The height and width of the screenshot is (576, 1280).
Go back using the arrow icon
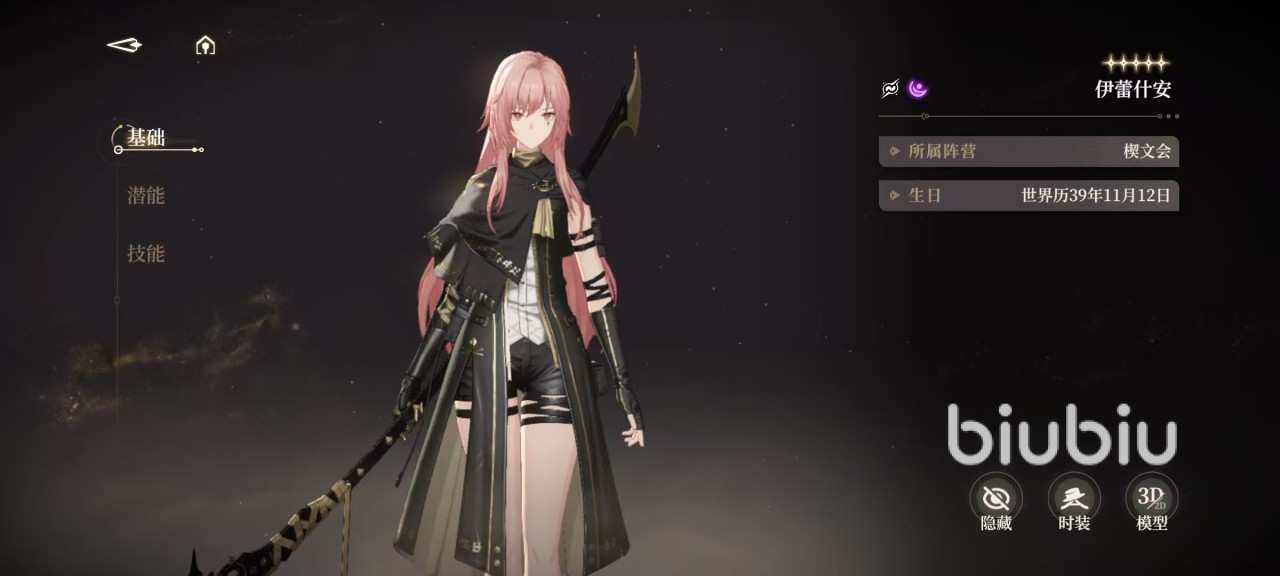(124, 45)
